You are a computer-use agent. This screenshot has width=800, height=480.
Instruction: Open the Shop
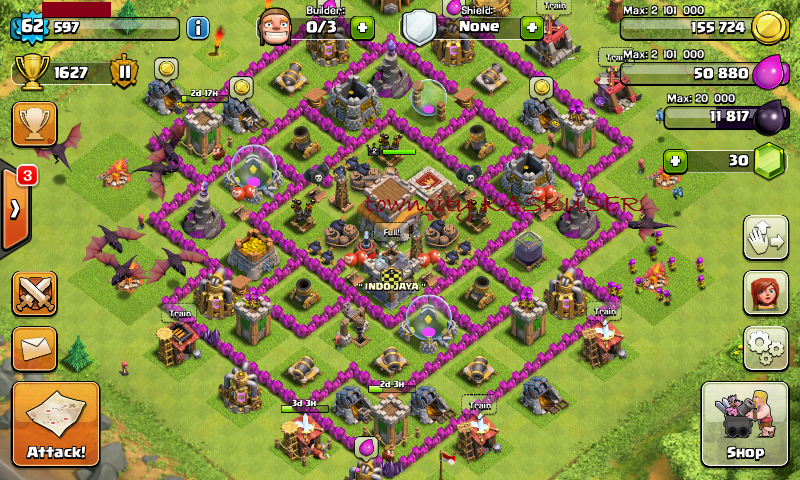746,424
